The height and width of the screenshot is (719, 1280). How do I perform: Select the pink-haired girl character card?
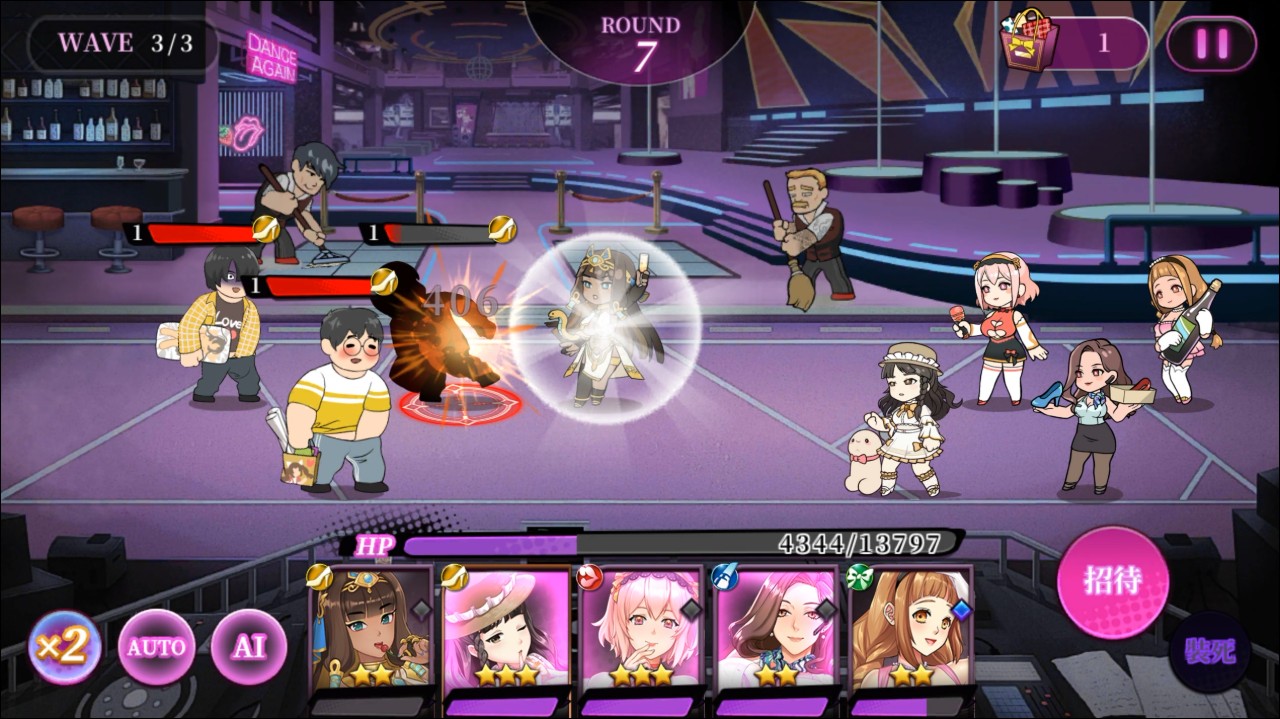tap(642, 628)
